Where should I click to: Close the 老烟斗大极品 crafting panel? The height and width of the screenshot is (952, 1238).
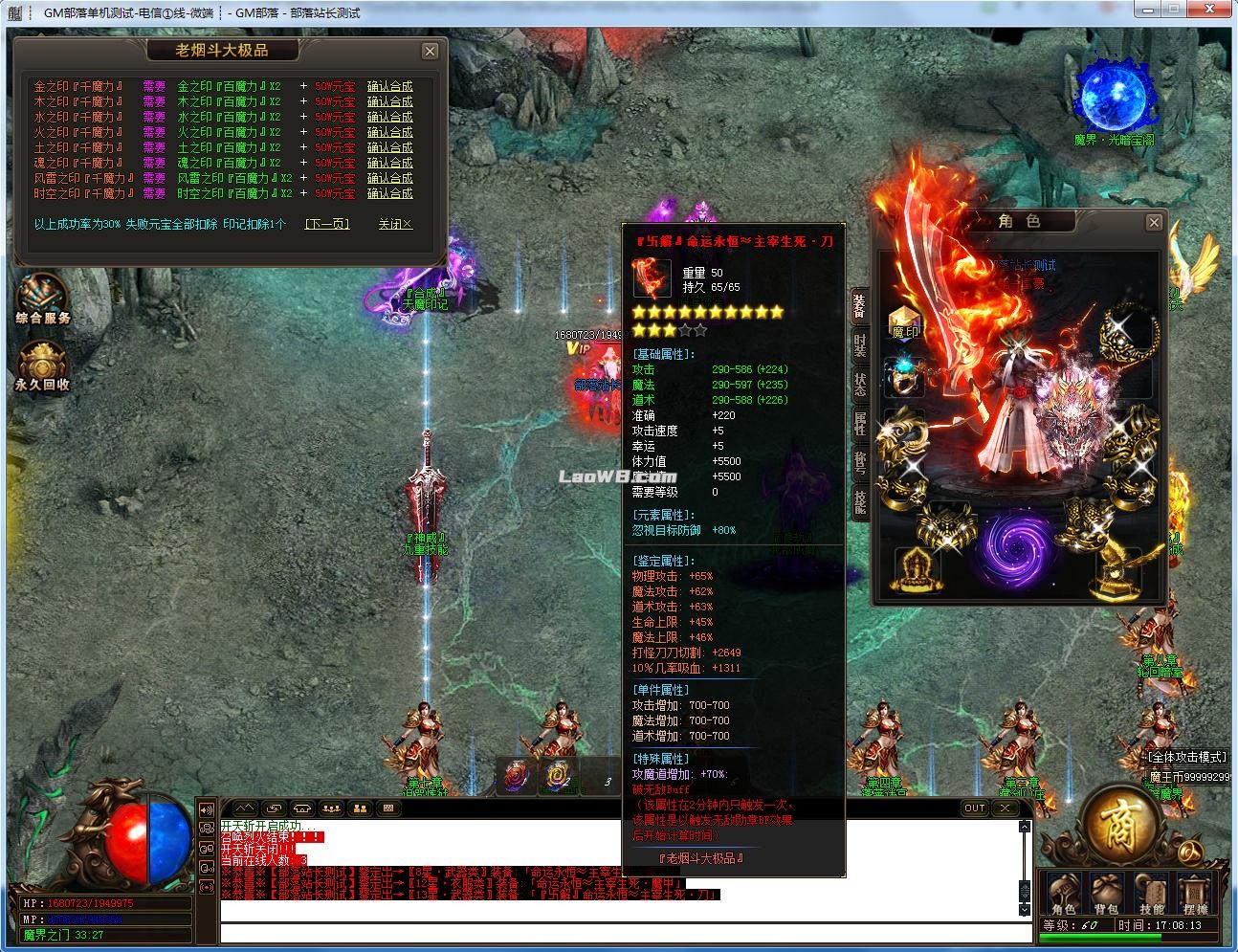430,52
